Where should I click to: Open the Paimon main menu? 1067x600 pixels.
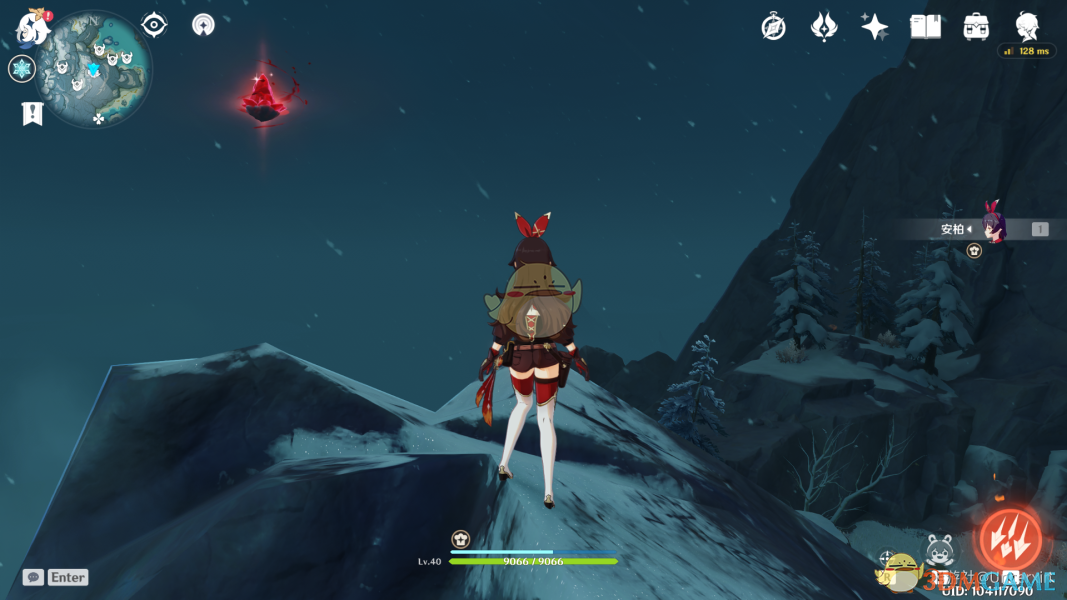[33, 28]
